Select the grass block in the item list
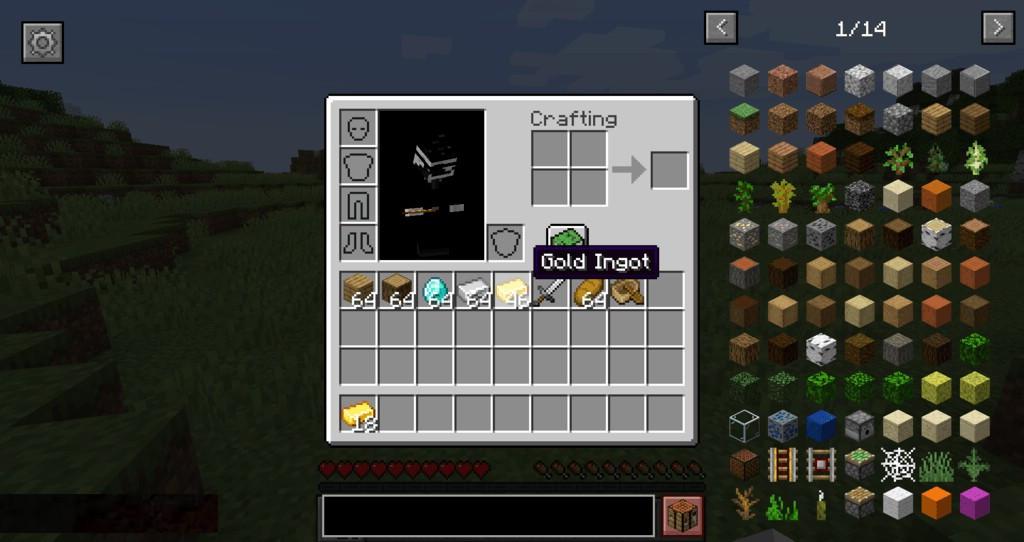 pyautogui.click(x=743, y=119)
